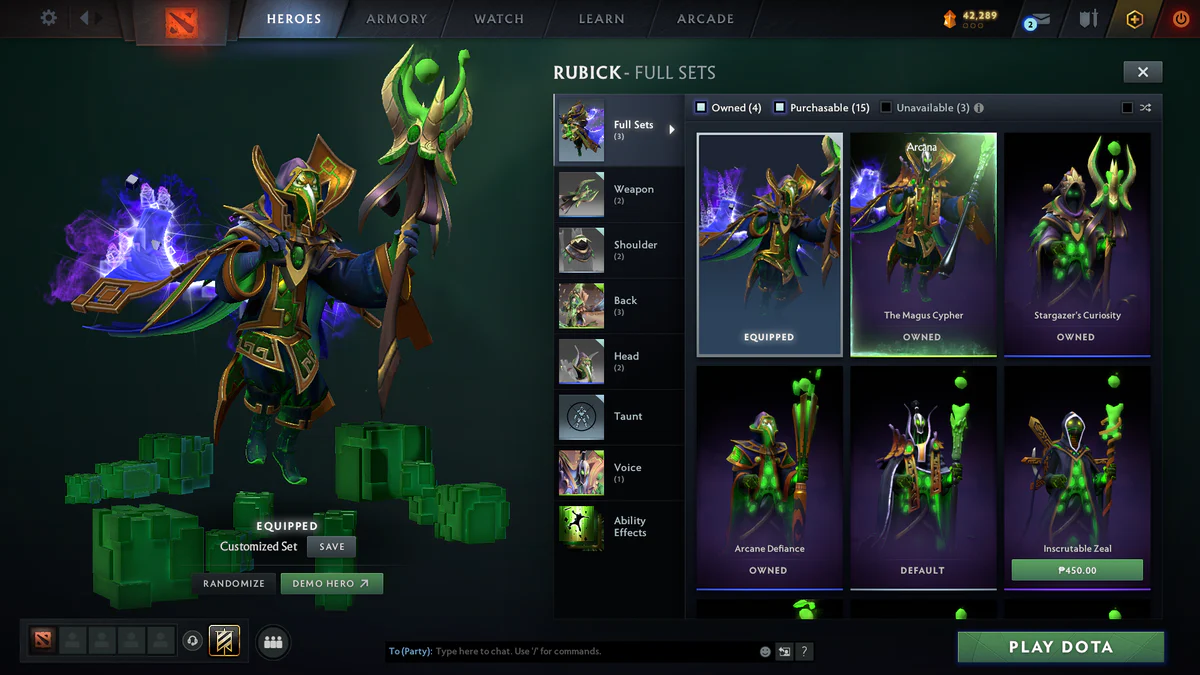Switch to the Armory tab
The image size is (1200, 675).
coord(397,19)
